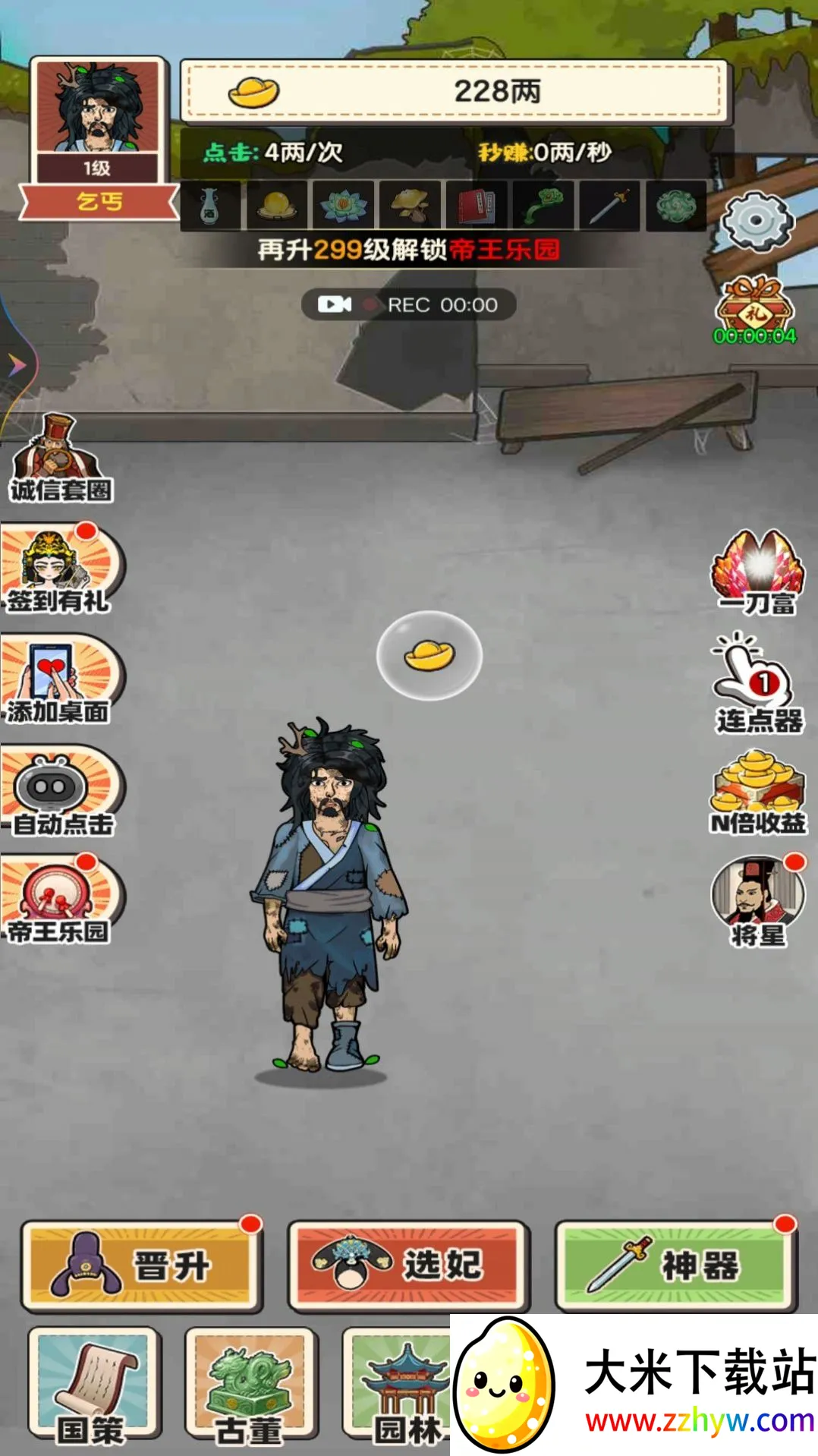This screenshot has height=1456, width=818.
Task: Switch to the 古董 antiques tab
Action: [251, 1385]
